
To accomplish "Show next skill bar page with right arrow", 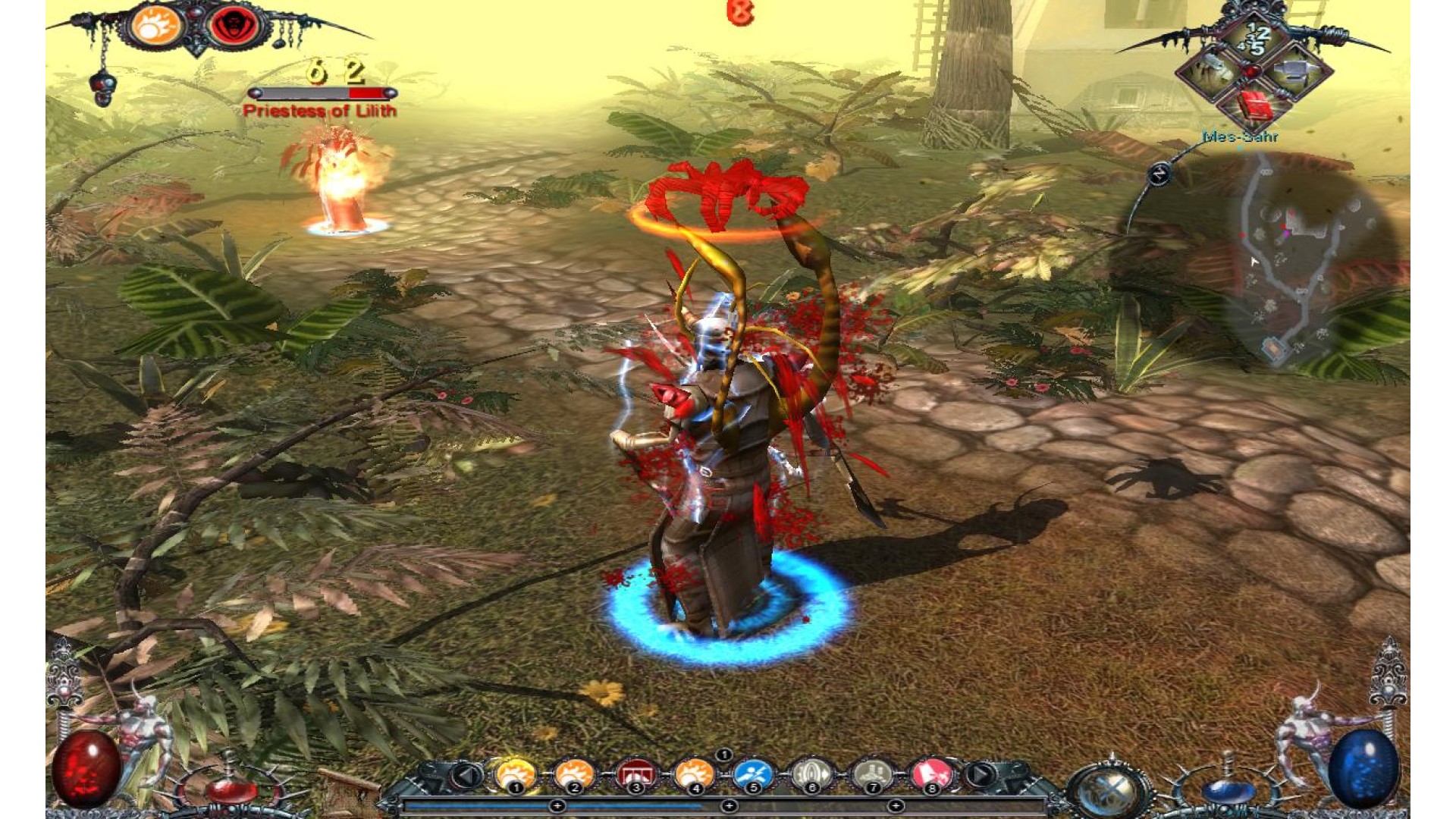I will 980,775.
